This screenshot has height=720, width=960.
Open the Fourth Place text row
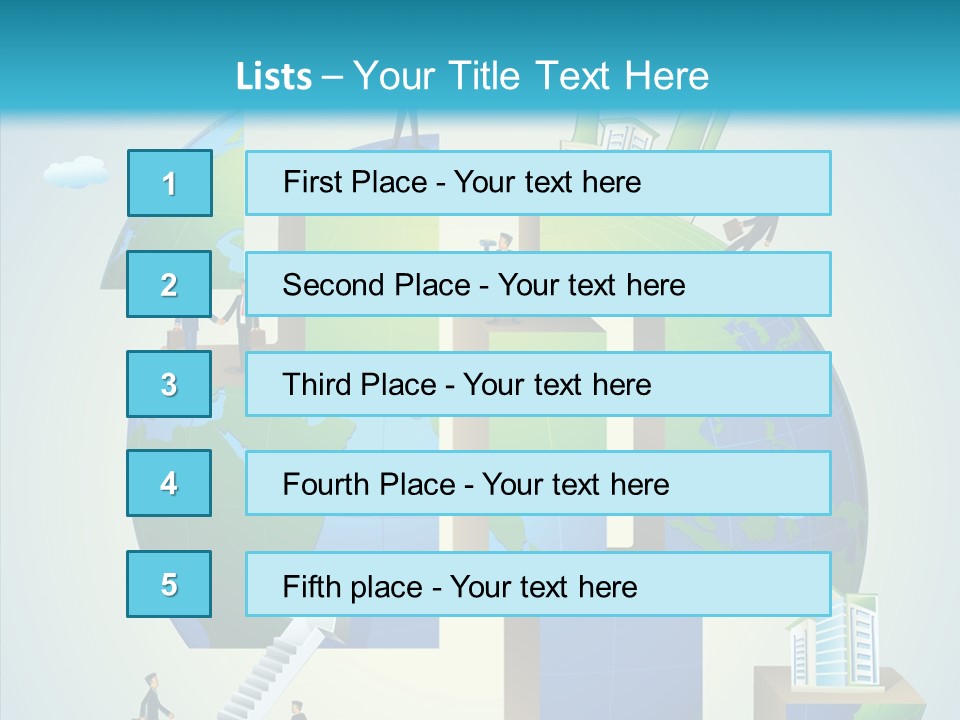(538, 483)
